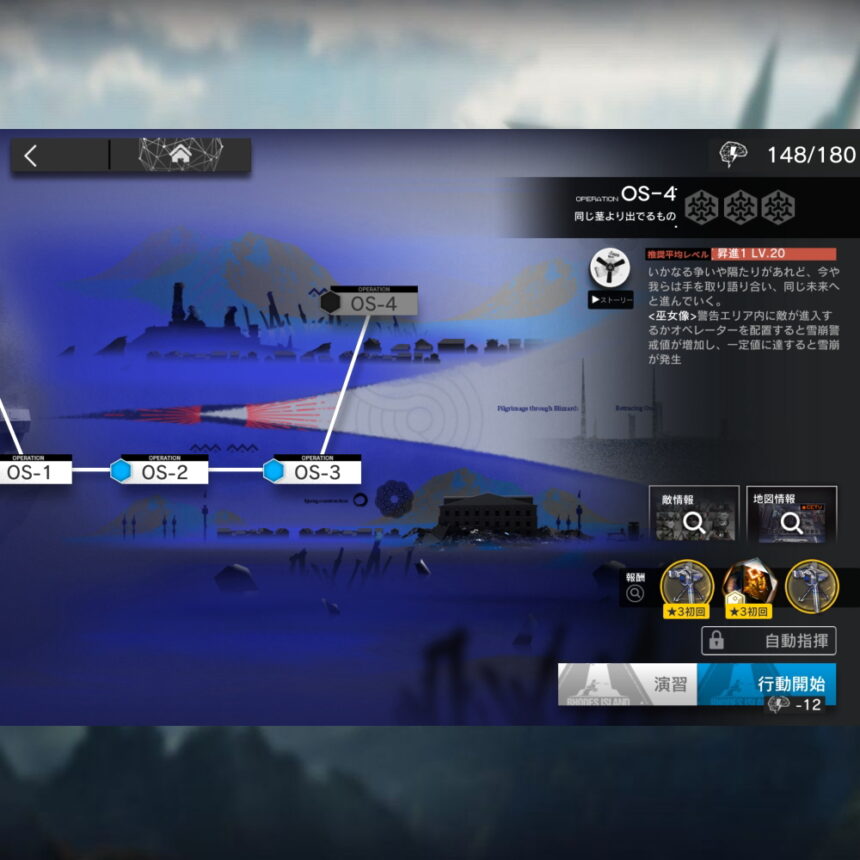Open 地図情報 map information

click(x=791, y=514)
